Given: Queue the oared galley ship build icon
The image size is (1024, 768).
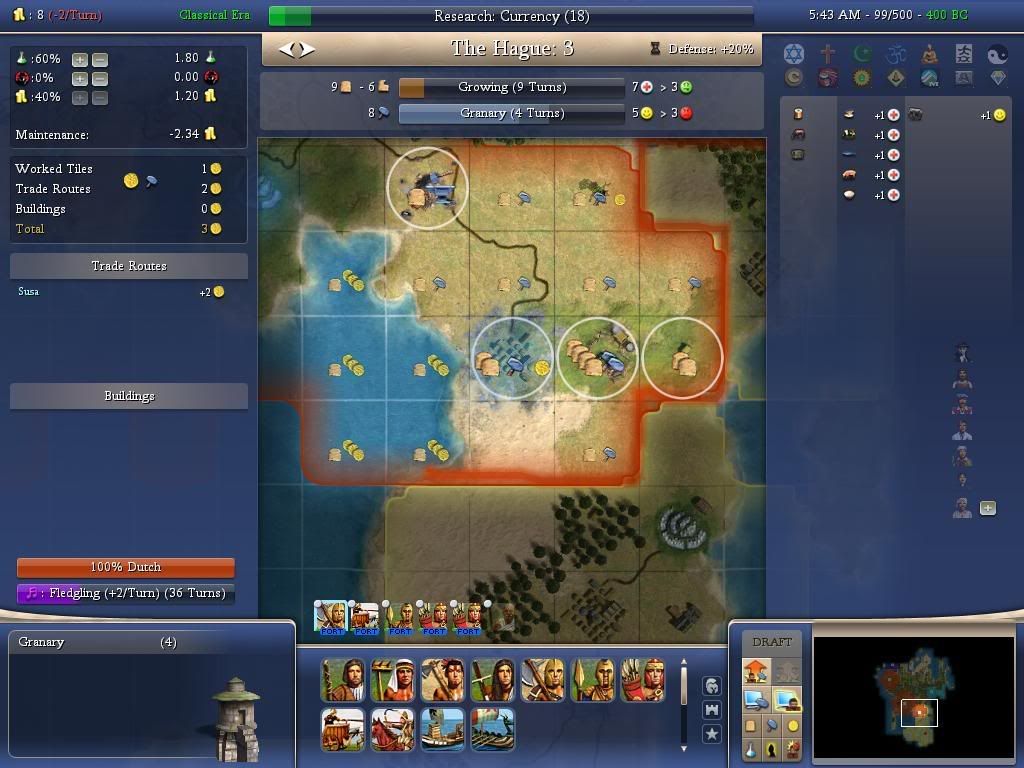Looking at the screenshot, I should (x=491, y=729).
